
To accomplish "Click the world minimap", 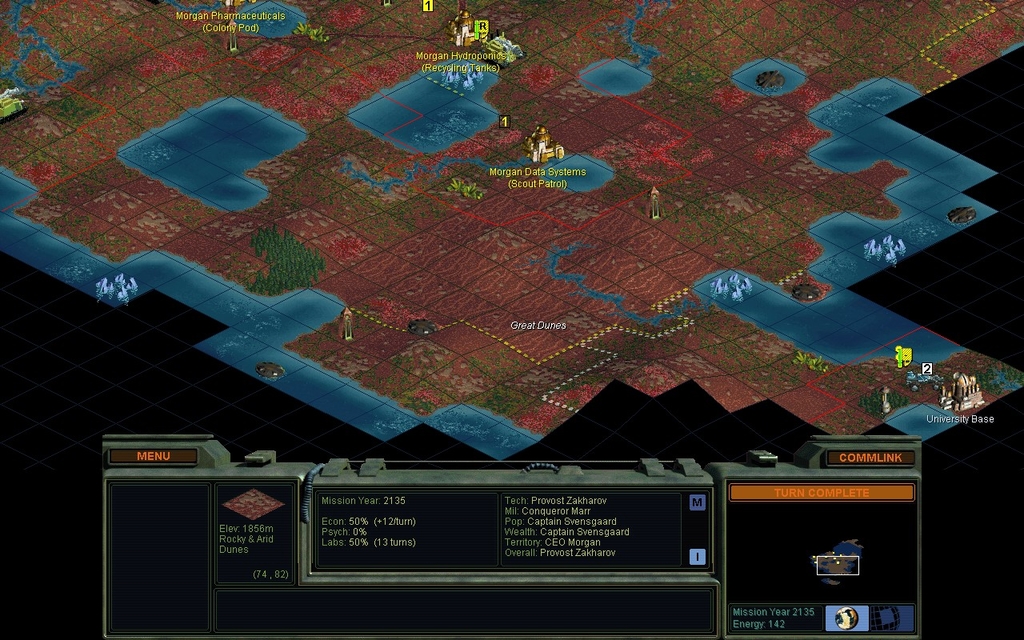I will 837,563.
